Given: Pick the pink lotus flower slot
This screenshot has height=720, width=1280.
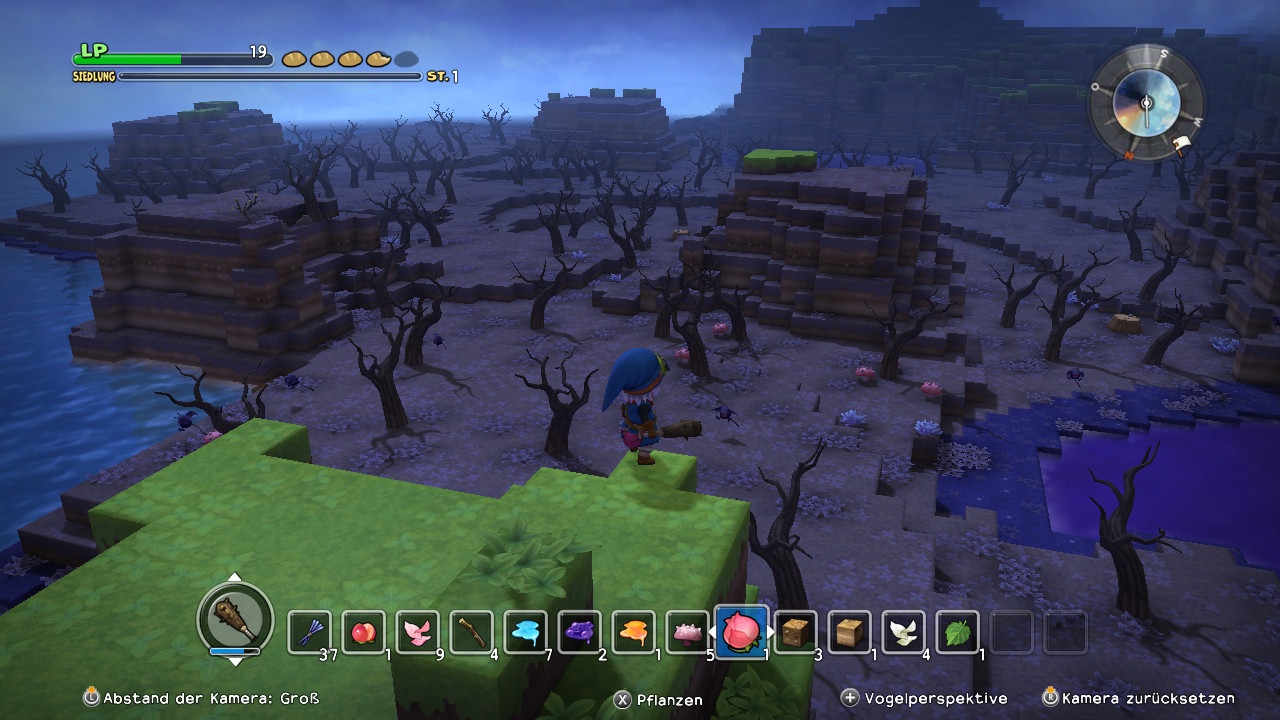Looking at the screenshot, I should [x=687, y=632].
